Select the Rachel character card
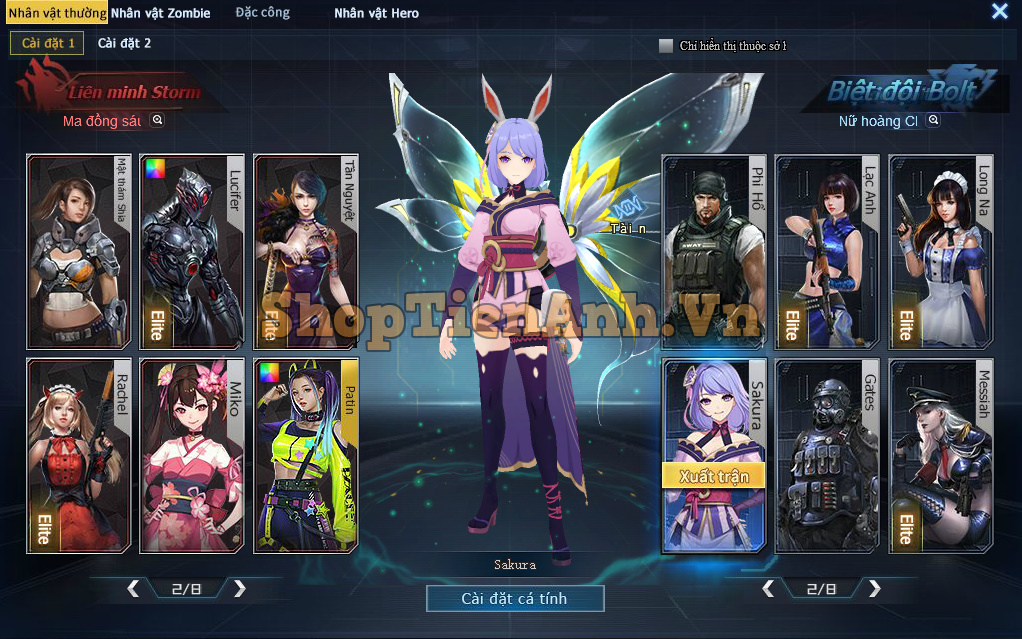This screenshot has width=1022, height=639. pyautogui.click(x=79, y=455)
